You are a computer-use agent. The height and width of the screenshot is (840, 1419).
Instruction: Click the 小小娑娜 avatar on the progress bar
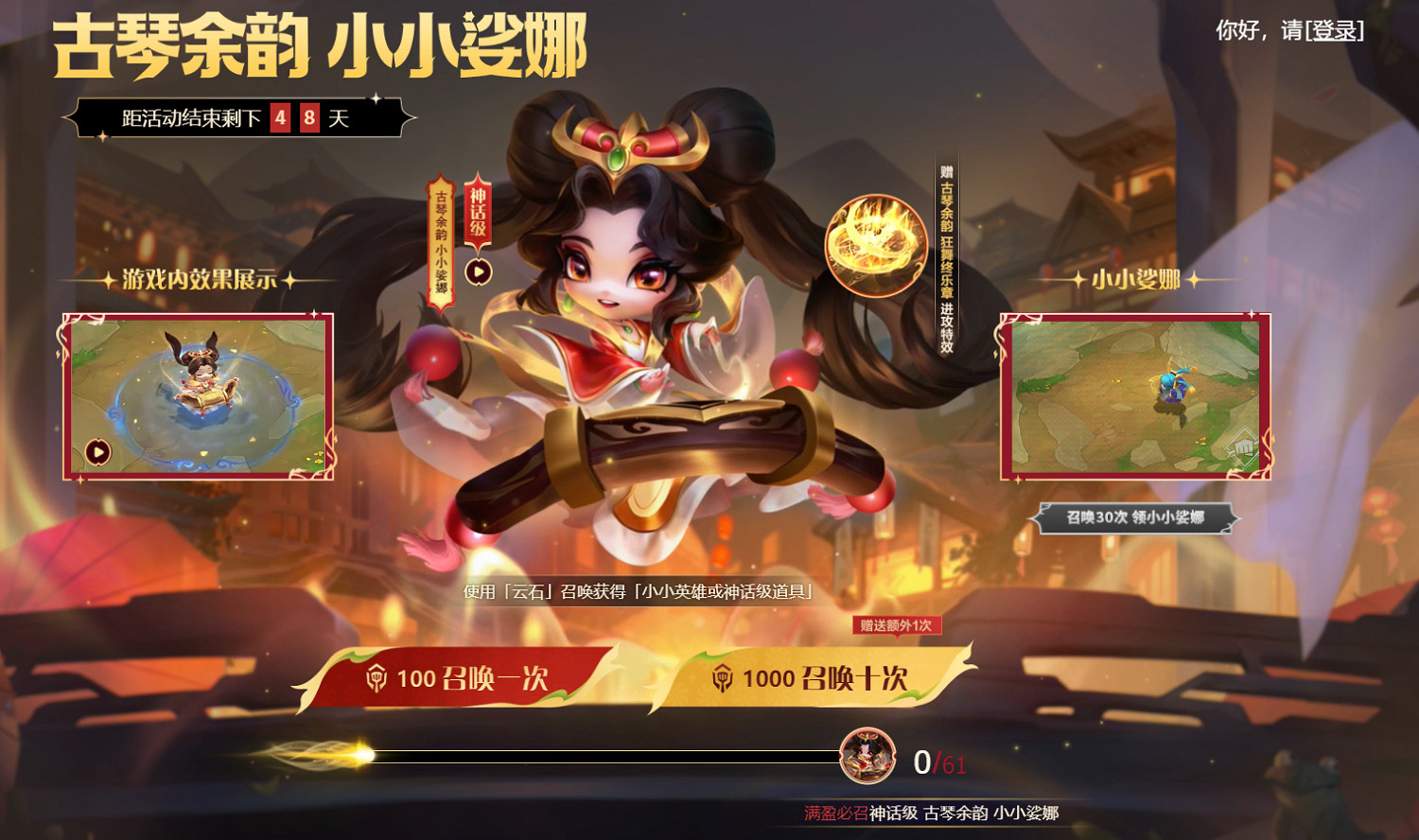869,757
